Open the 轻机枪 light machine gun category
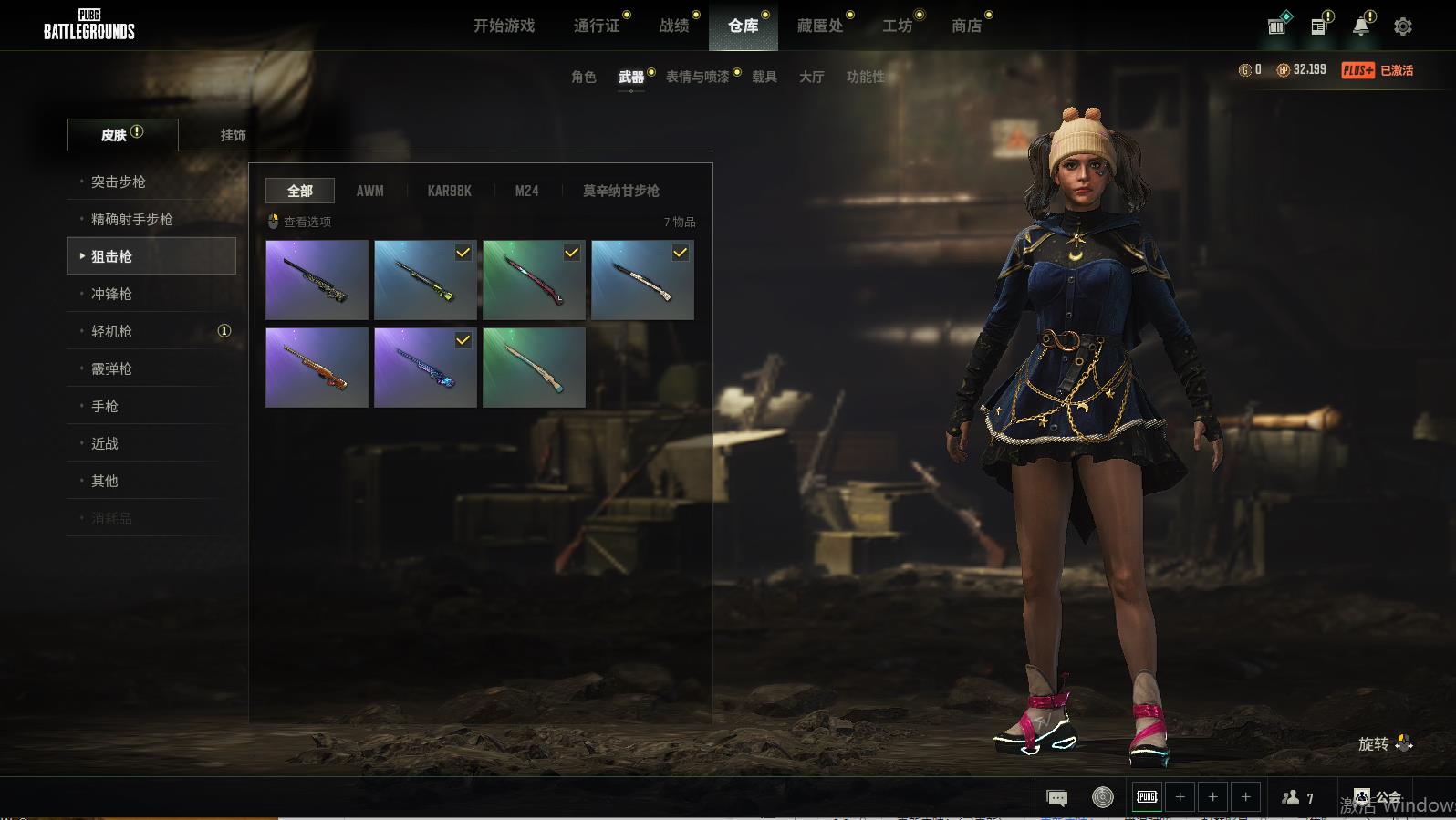1456x820 pixels. [111, 331]
